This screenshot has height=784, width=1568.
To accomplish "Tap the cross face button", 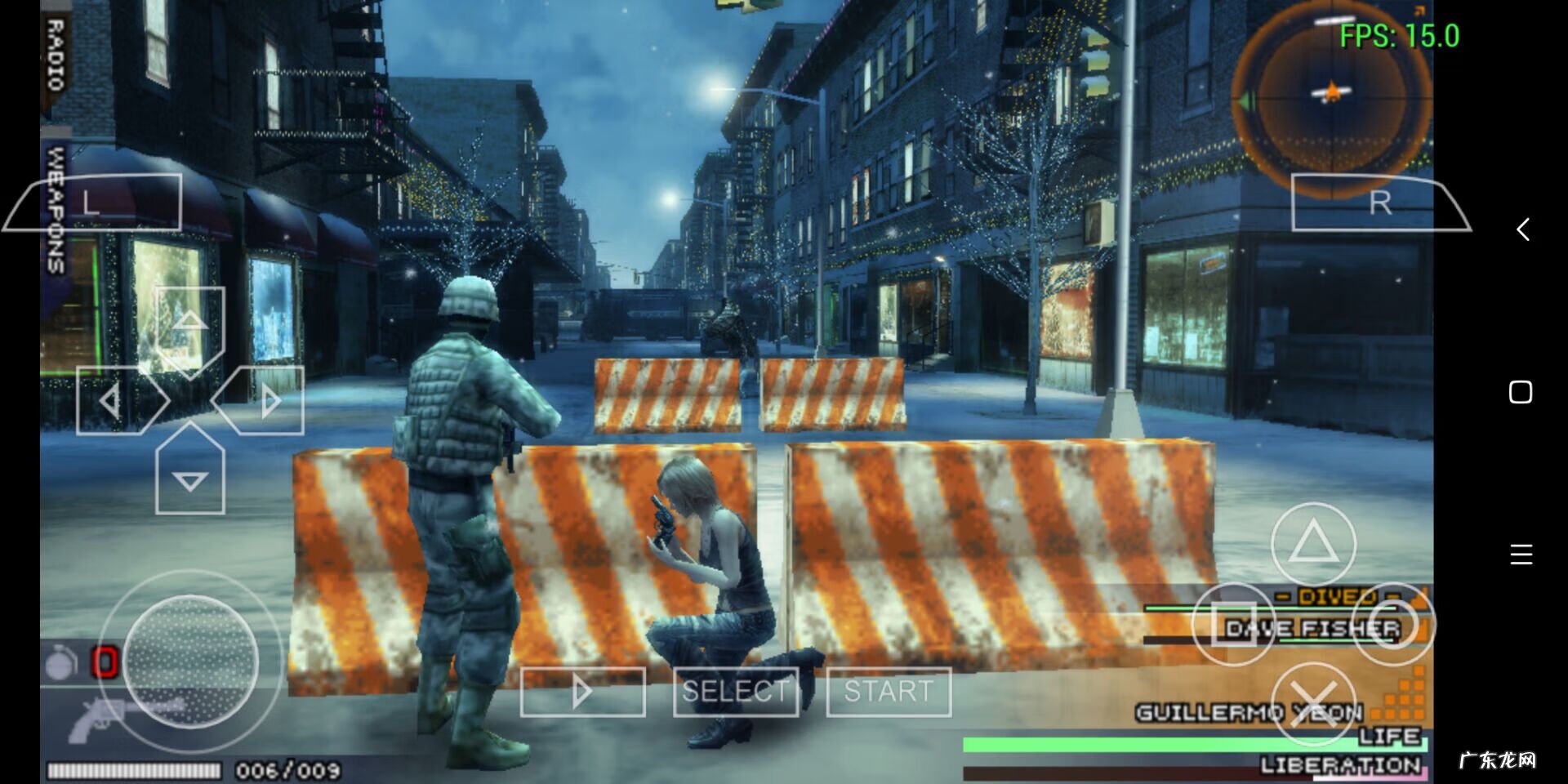I will [x=1313, y=704].
